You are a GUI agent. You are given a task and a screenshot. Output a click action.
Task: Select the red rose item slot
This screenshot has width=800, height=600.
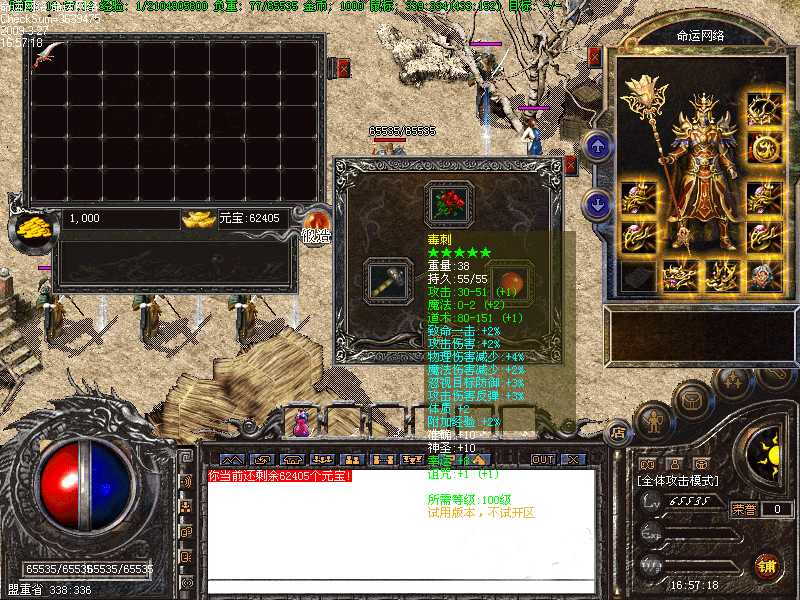pos(448,204)
